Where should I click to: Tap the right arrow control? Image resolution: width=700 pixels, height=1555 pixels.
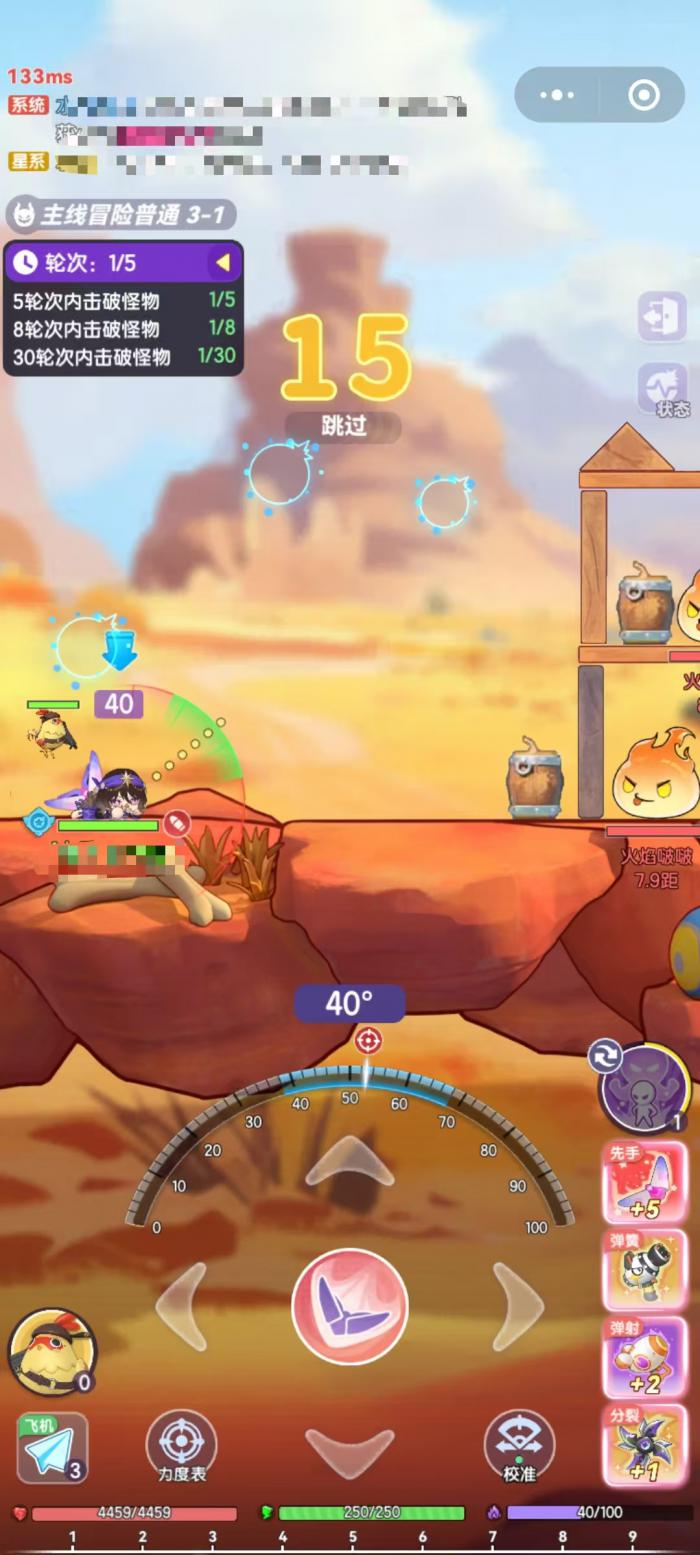pyautogui.click(x=517, y=1307)
